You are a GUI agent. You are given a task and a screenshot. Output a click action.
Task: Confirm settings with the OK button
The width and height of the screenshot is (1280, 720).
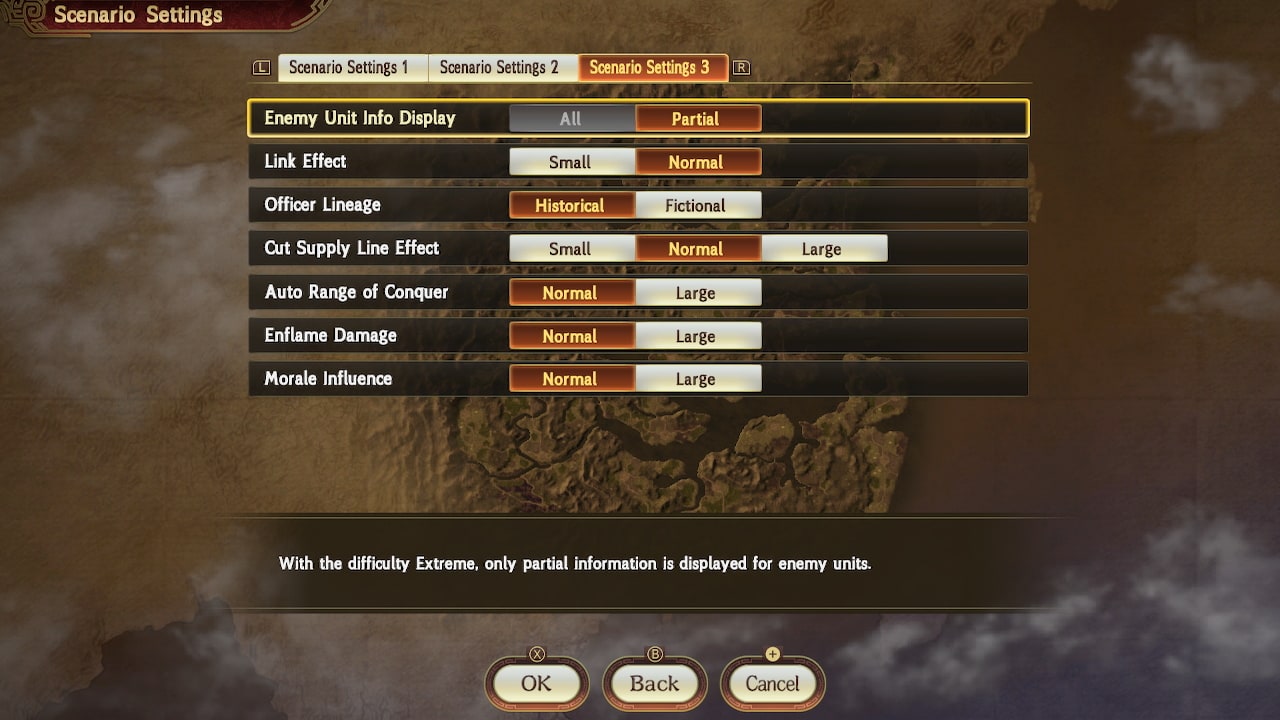pos(536,685)
